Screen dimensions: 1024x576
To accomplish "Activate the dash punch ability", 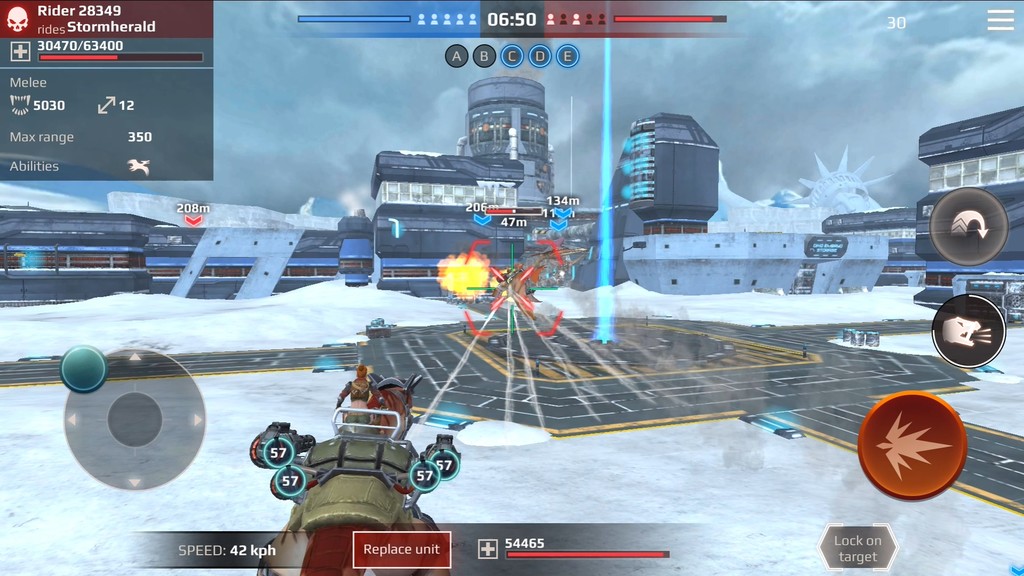I will 968,331.
